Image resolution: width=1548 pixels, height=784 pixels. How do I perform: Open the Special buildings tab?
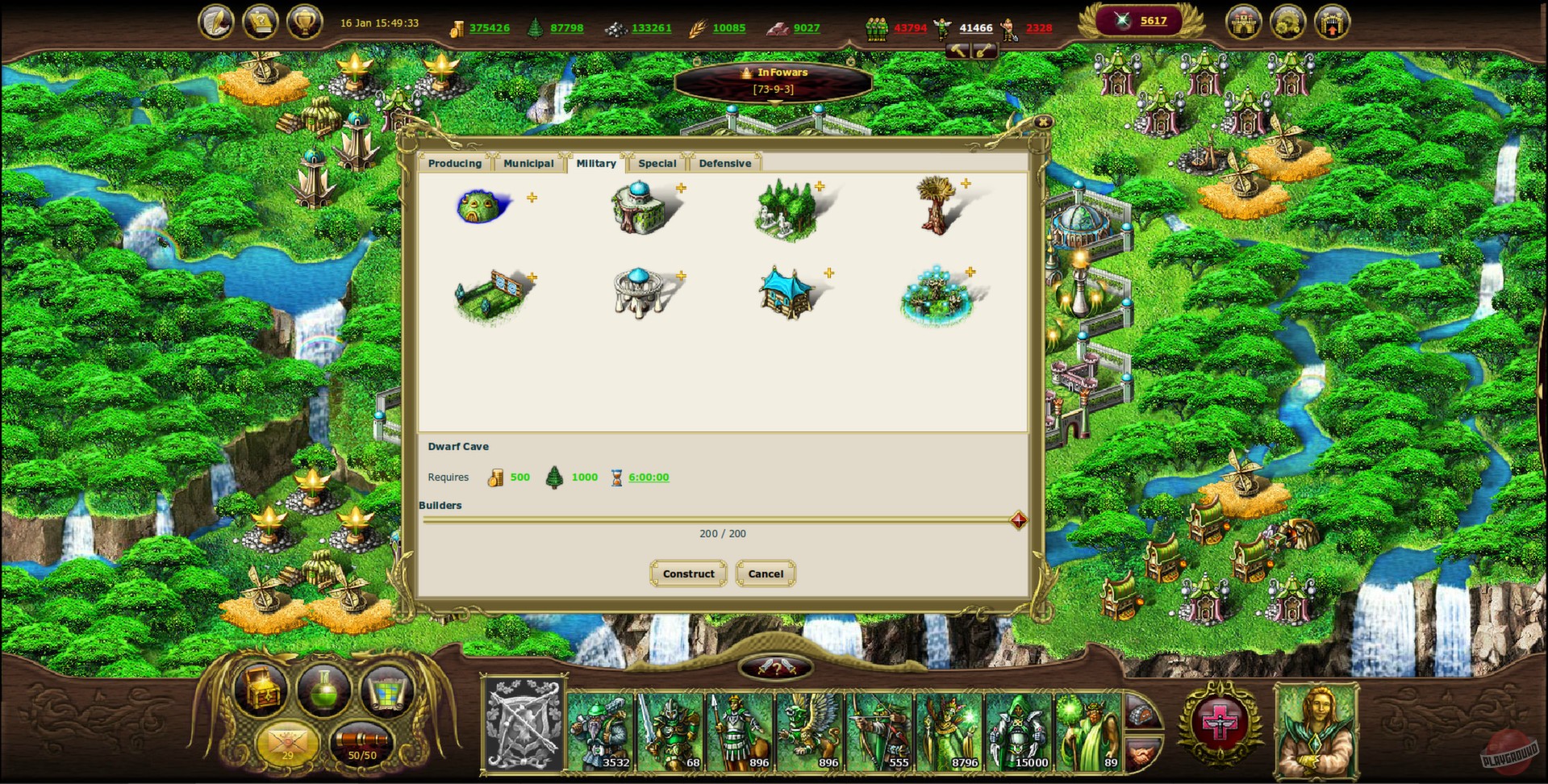[x=657, y=163]
